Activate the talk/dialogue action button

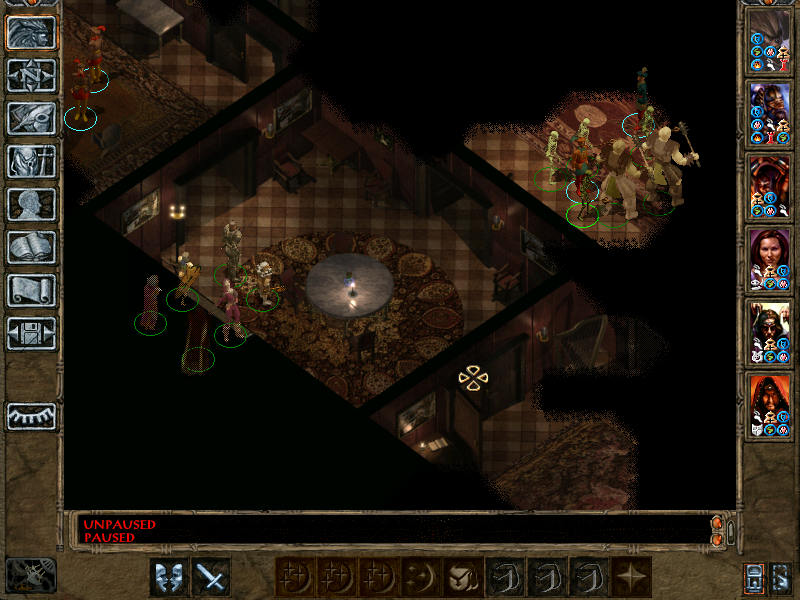[169, 577]
